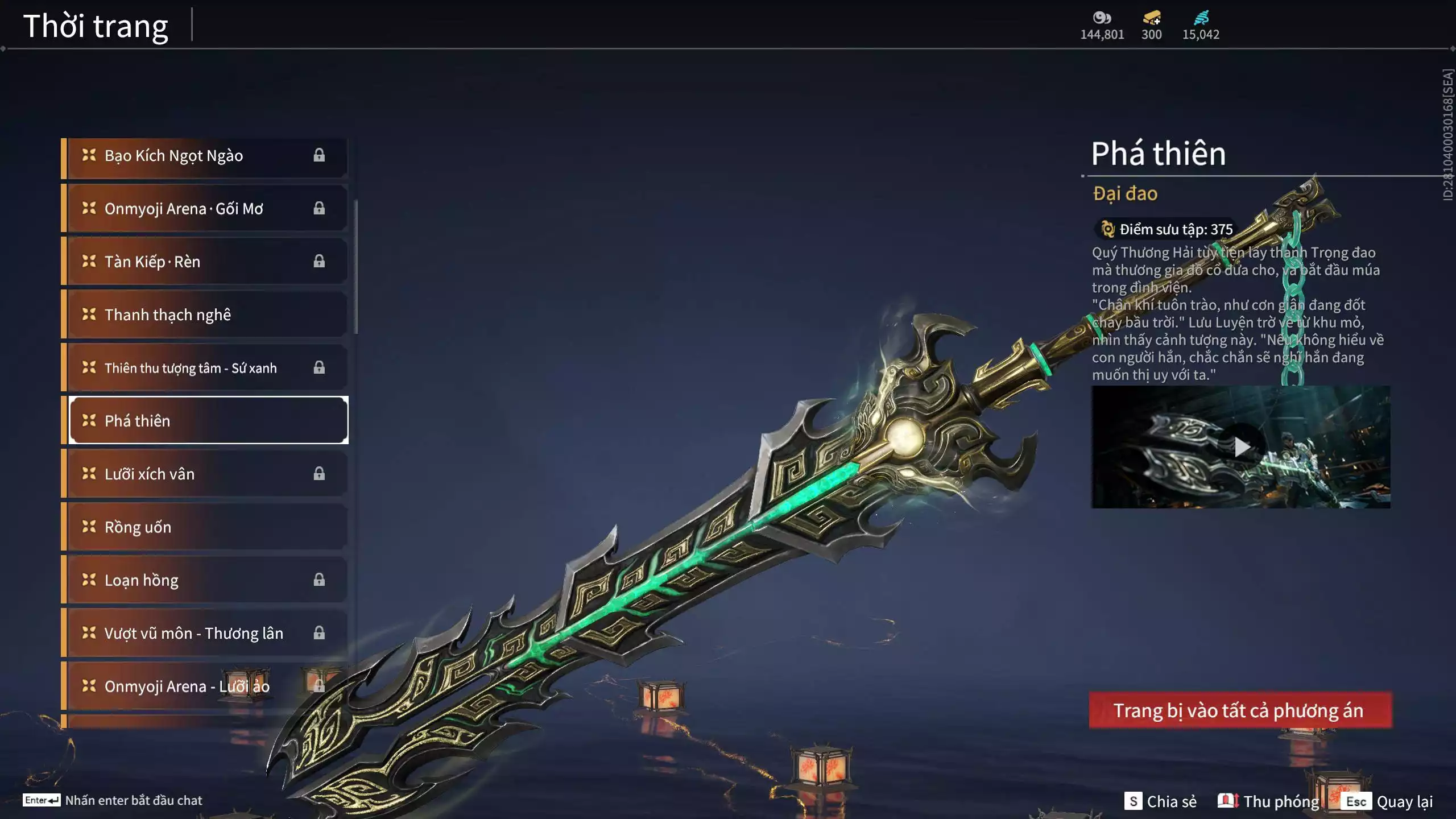The width and height of the screenshot is (1456, 819).
Task: Click the blue conch currency icon showing 15,042
Action: (1200, 18)
